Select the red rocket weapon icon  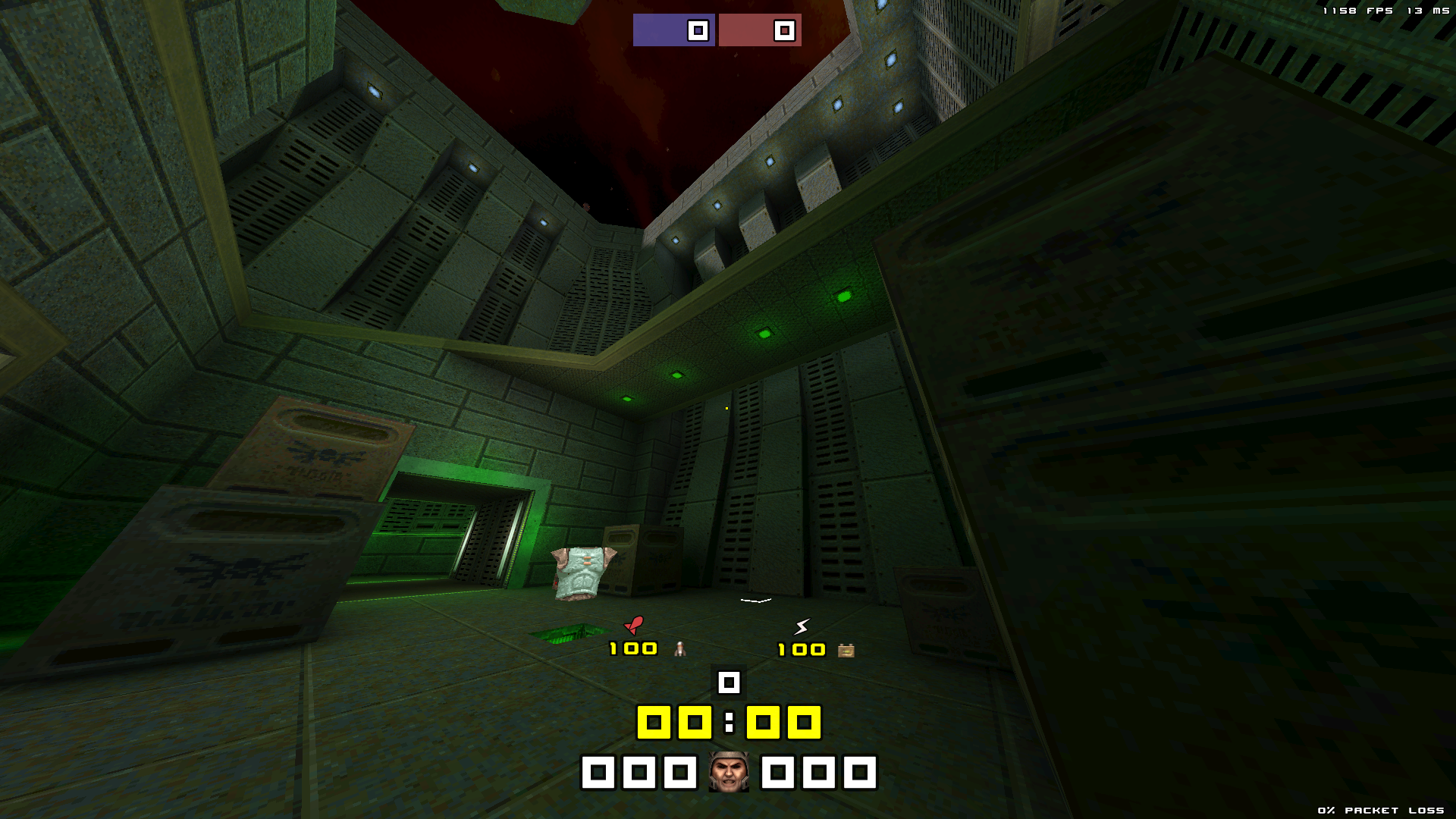[x=634, y=625]
